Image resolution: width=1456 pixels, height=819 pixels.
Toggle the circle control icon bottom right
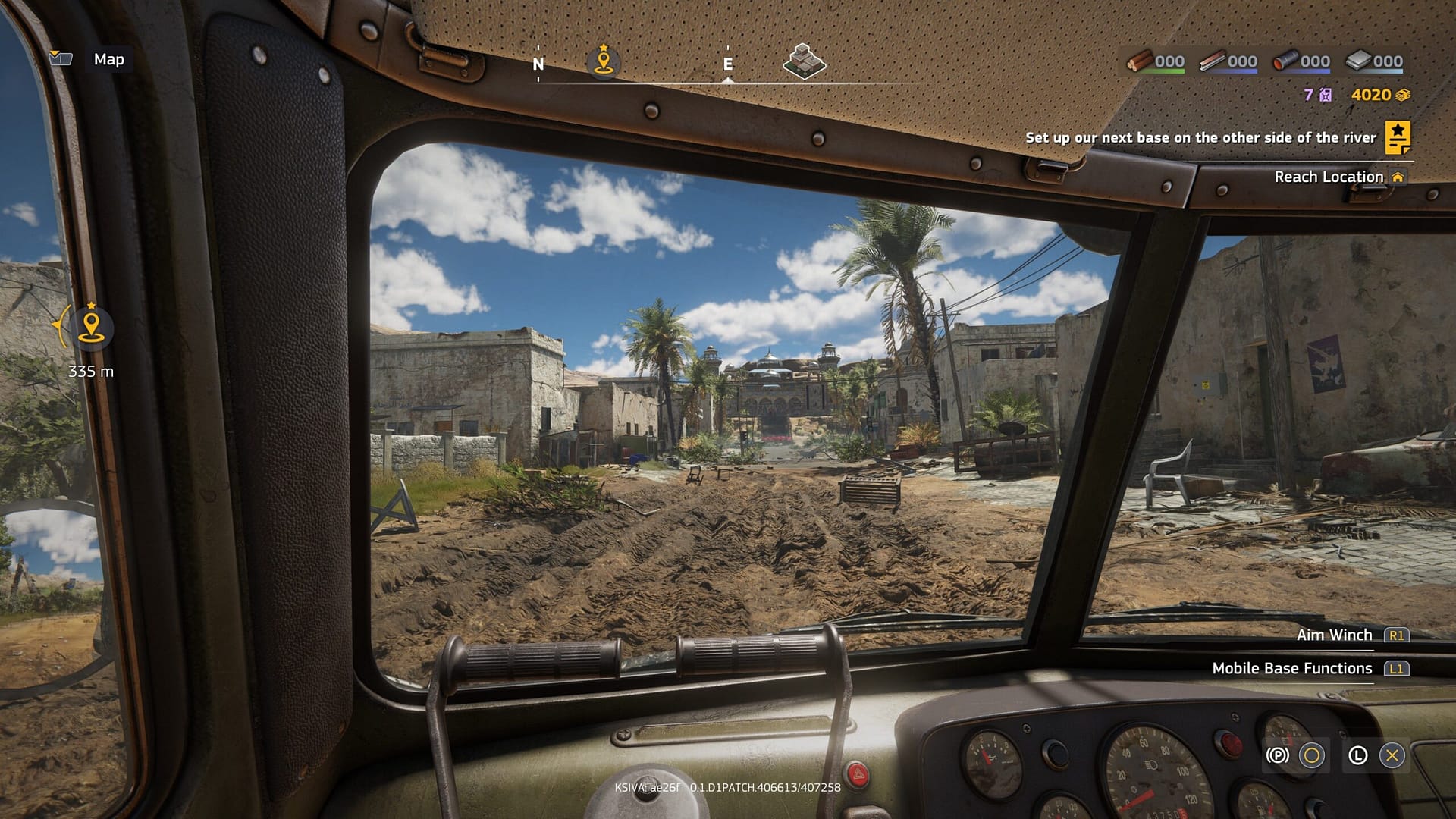[x=1312, y=755]
